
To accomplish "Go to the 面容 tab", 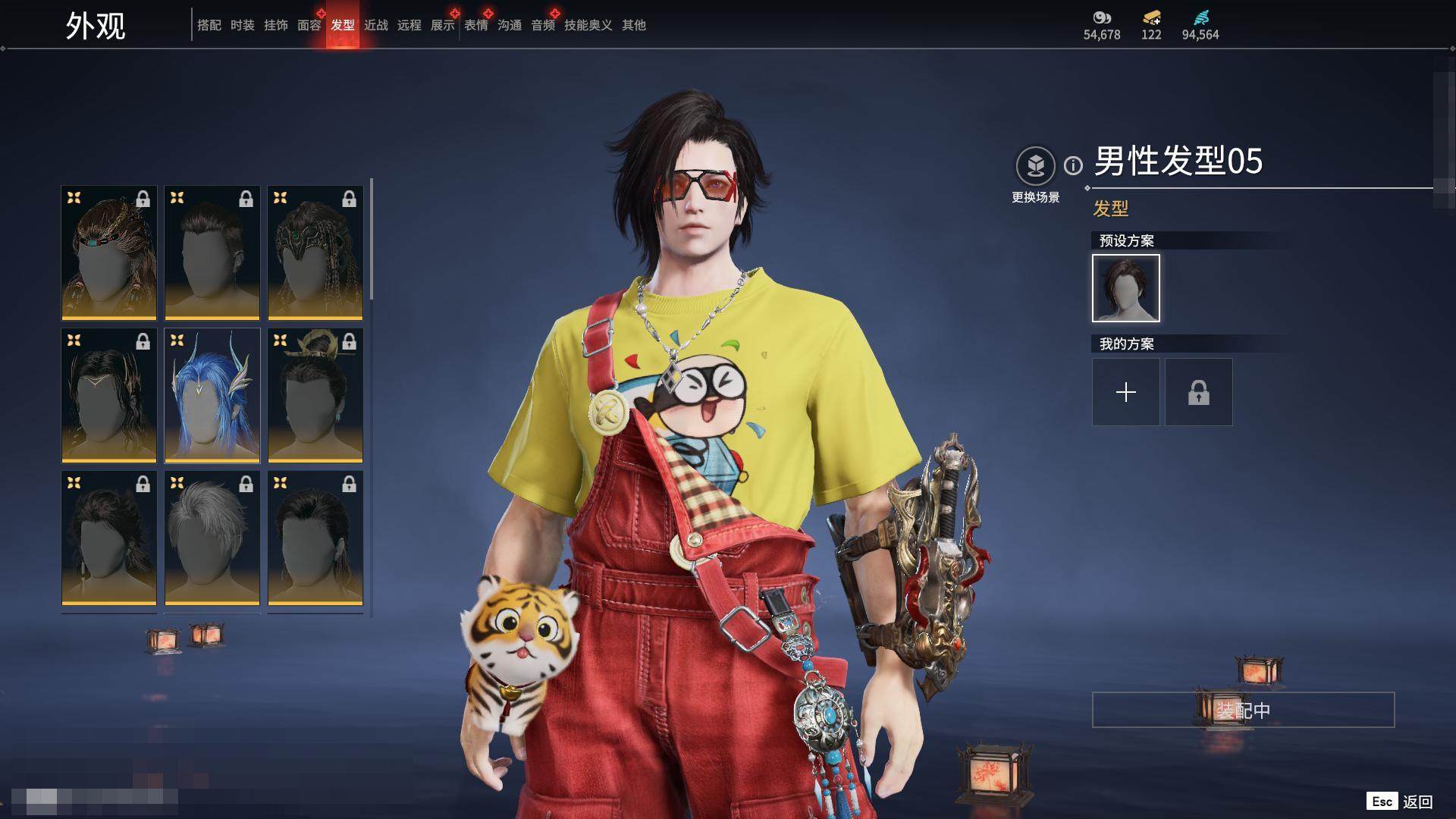I will click(x=309, y=25).
